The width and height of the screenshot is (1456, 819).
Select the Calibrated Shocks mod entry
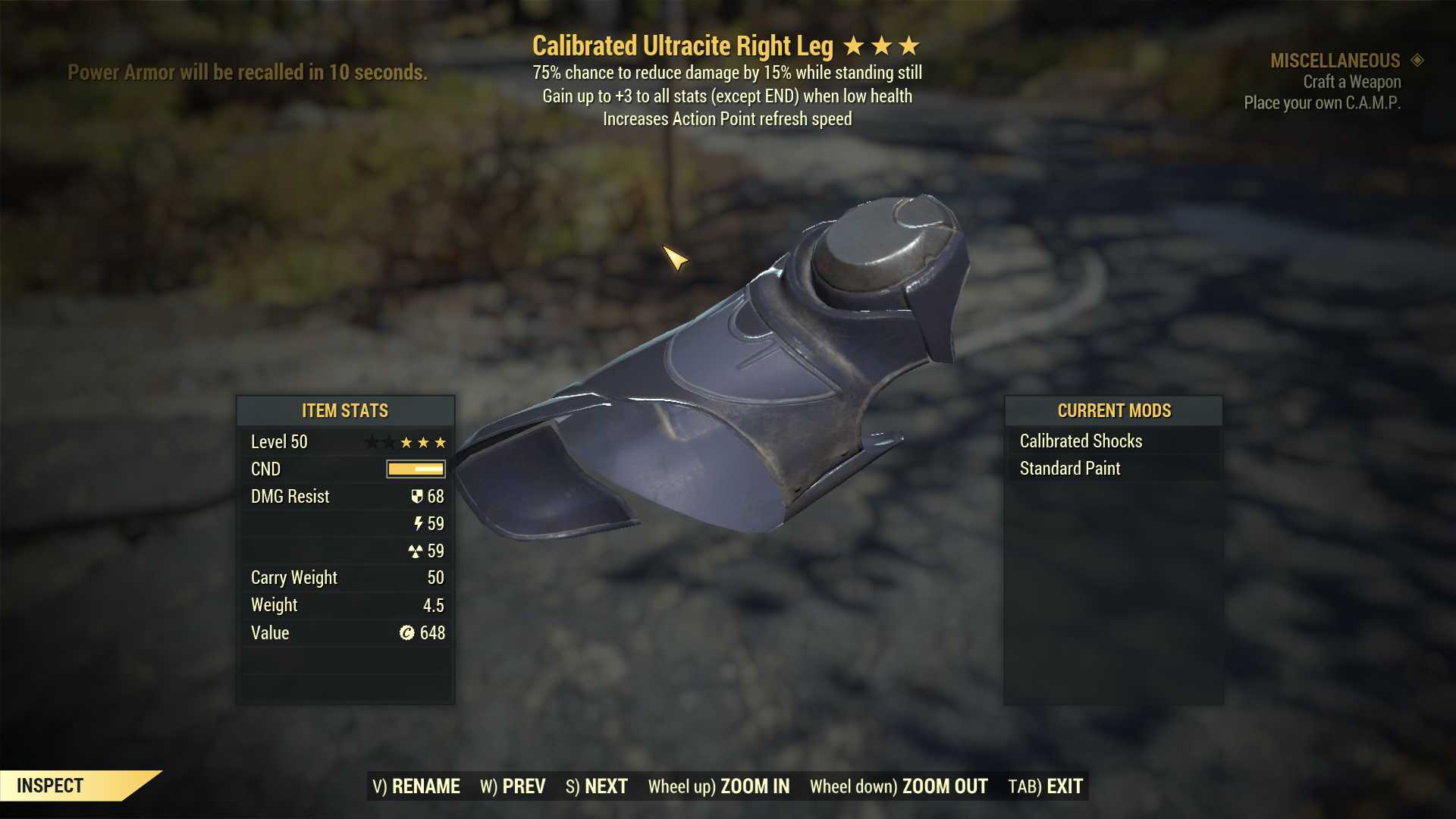click(x=1081, y=441)
